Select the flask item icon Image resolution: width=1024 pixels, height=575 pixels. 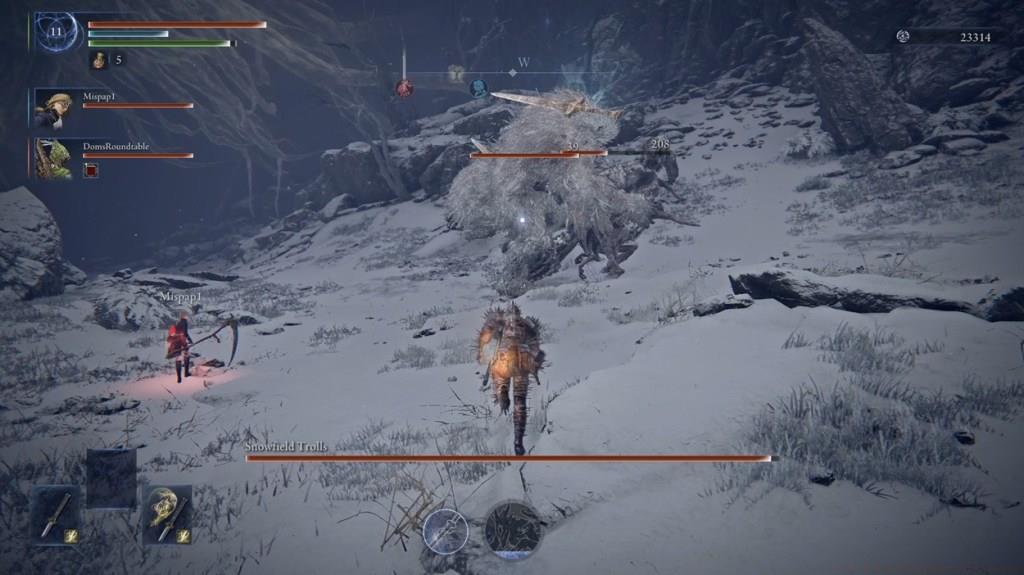[x=100, y=60]
